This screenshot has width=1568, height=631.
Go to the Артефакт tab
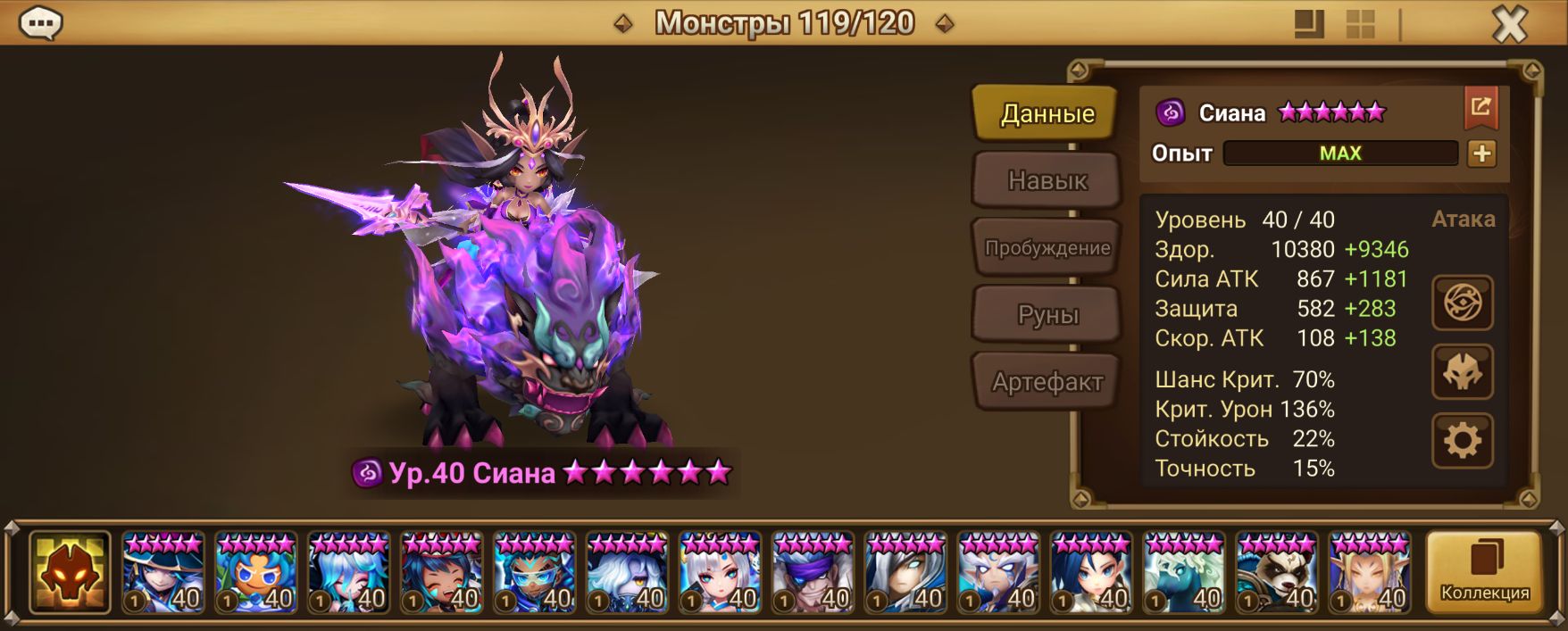coord(1047,382)
